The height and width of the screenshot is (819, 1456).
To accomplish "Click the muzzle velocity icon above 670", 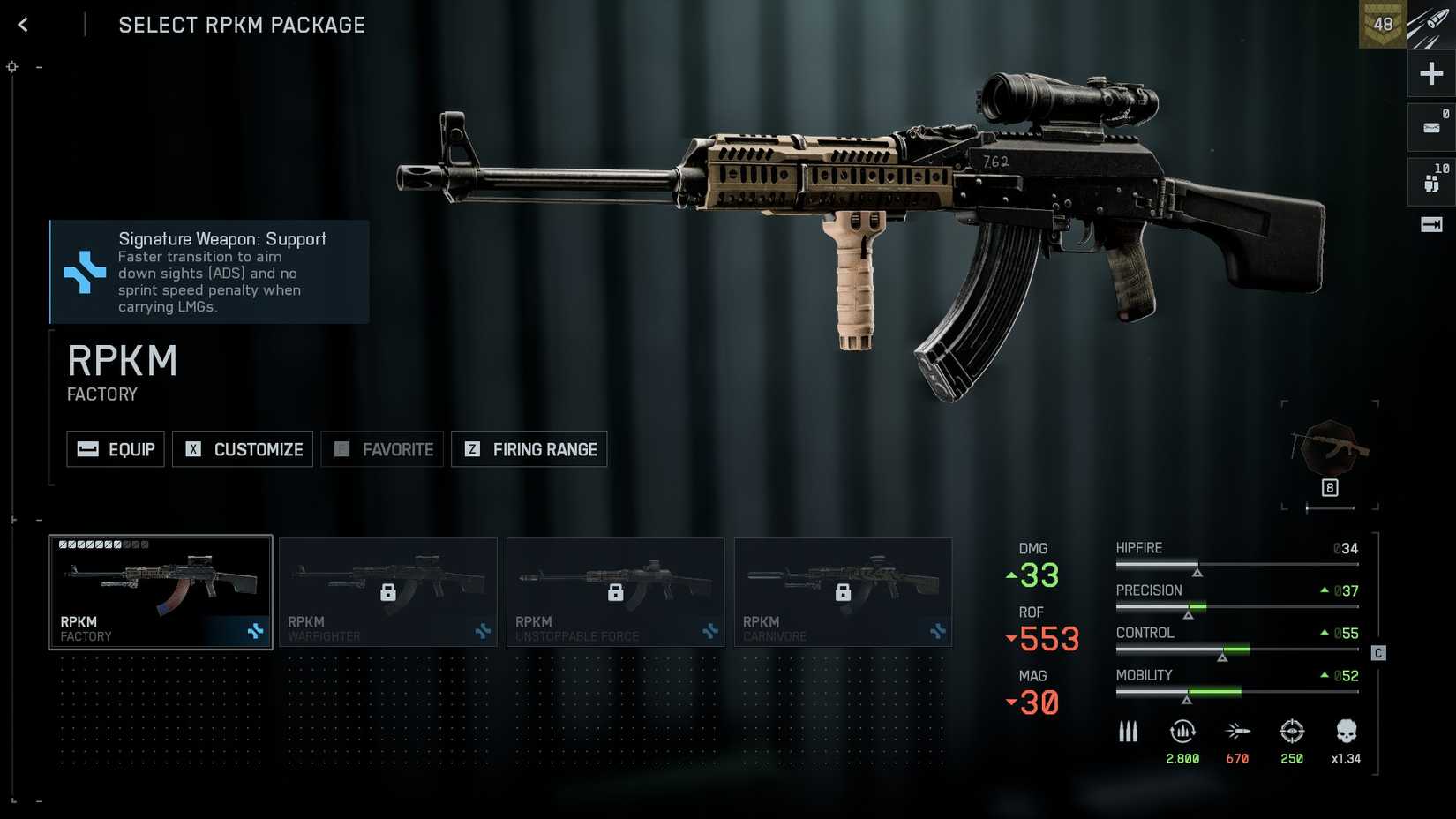I will point(1237,731).
